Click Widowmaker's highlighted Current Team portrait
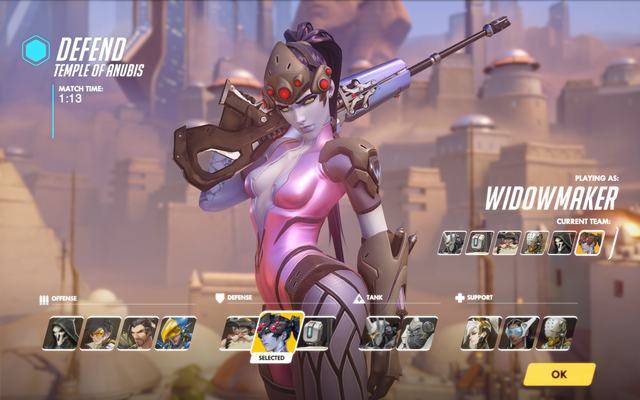This screenshot has width=640, height=400. (x=589, y=242)
